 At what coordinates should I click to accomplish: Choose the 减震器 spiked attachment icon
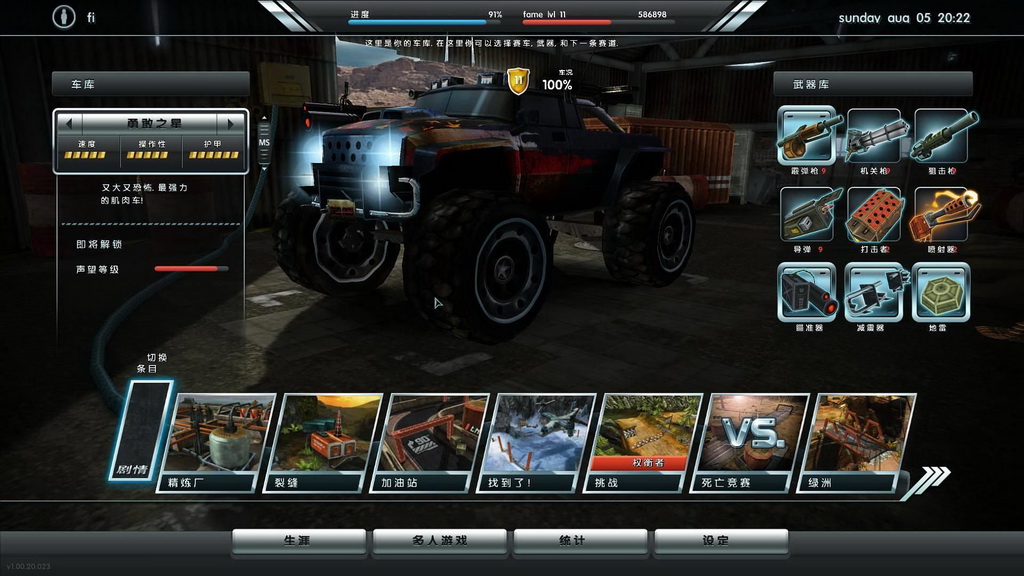click(x=874, y=291)
